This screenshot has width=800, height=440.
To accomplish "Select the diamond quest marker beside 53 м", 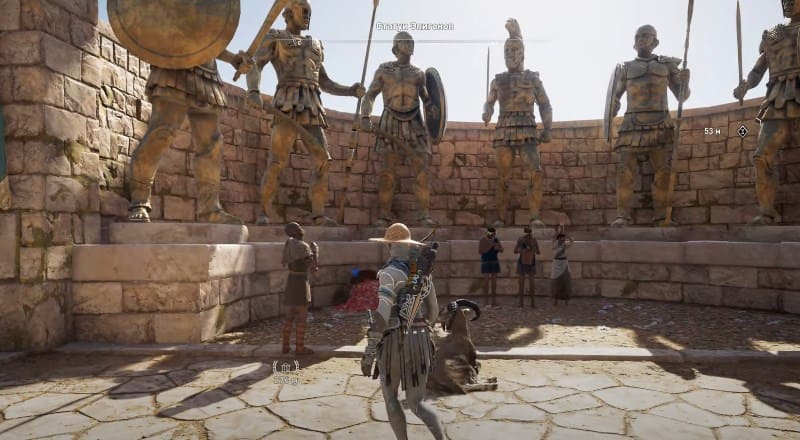I will (742, 131).
